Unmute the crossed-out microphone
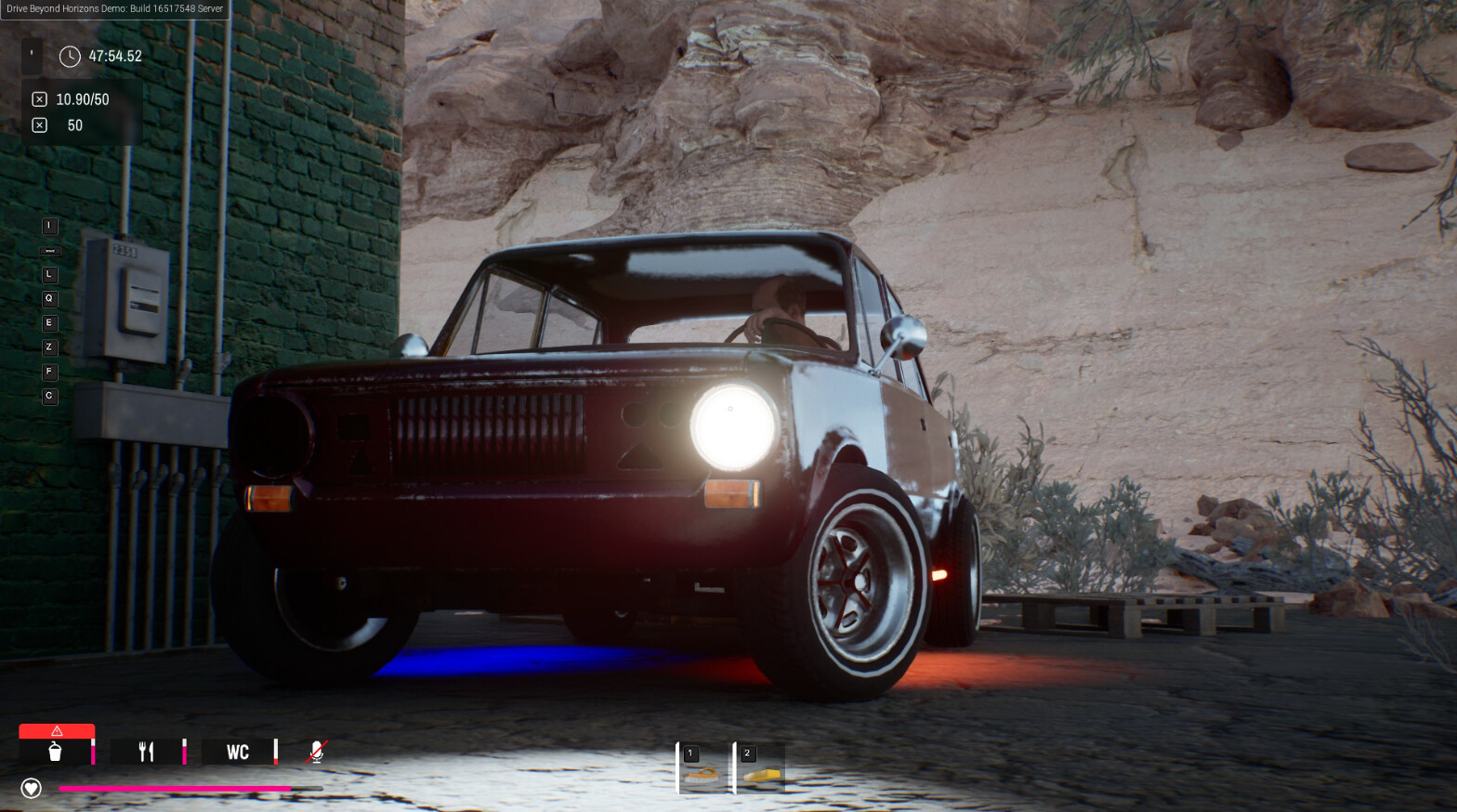 point(316,751)
